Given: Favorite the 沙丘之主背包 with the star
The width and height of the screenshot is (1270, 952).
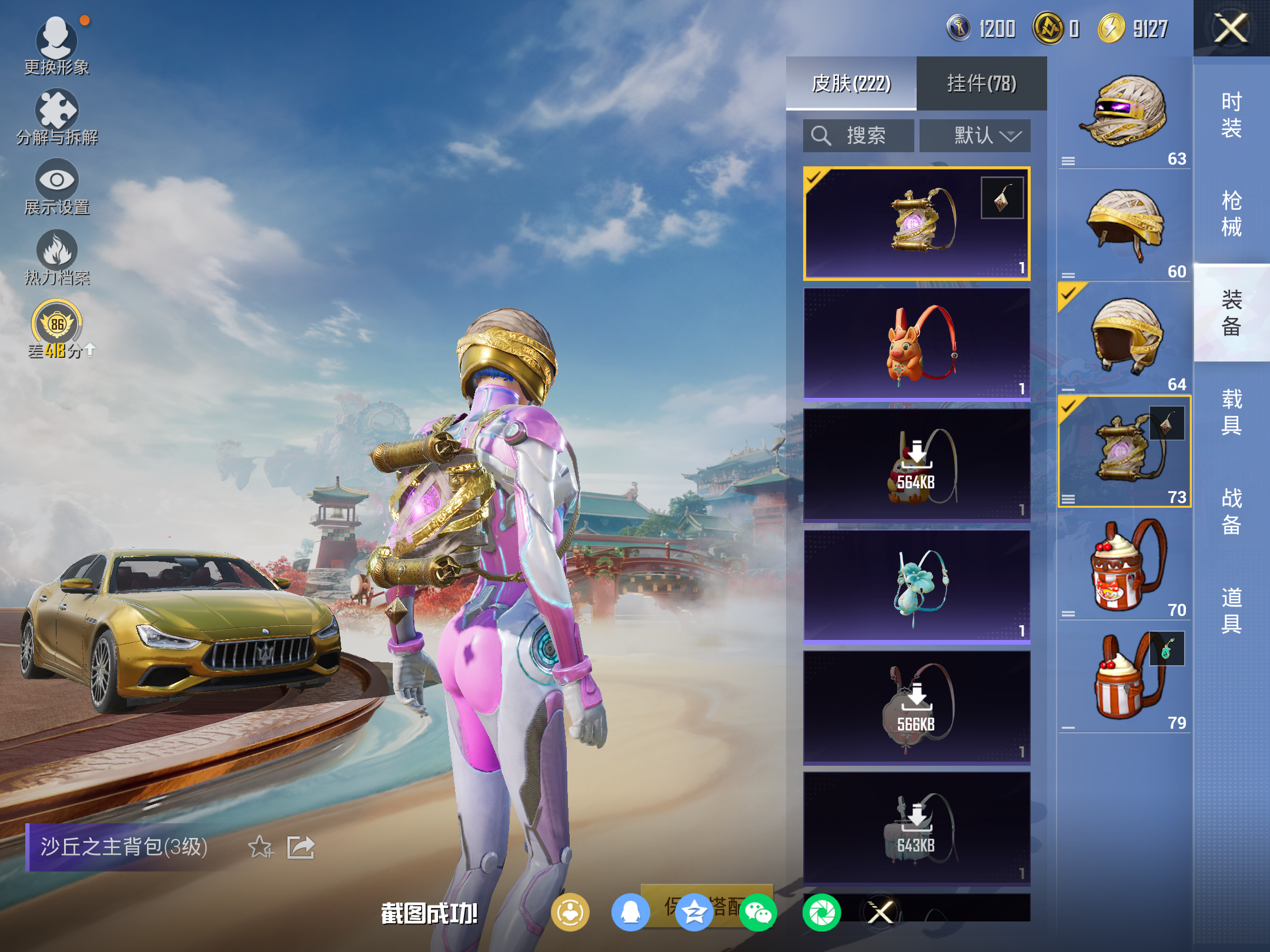Looking at the screenshot, I should tap(260, 847).
